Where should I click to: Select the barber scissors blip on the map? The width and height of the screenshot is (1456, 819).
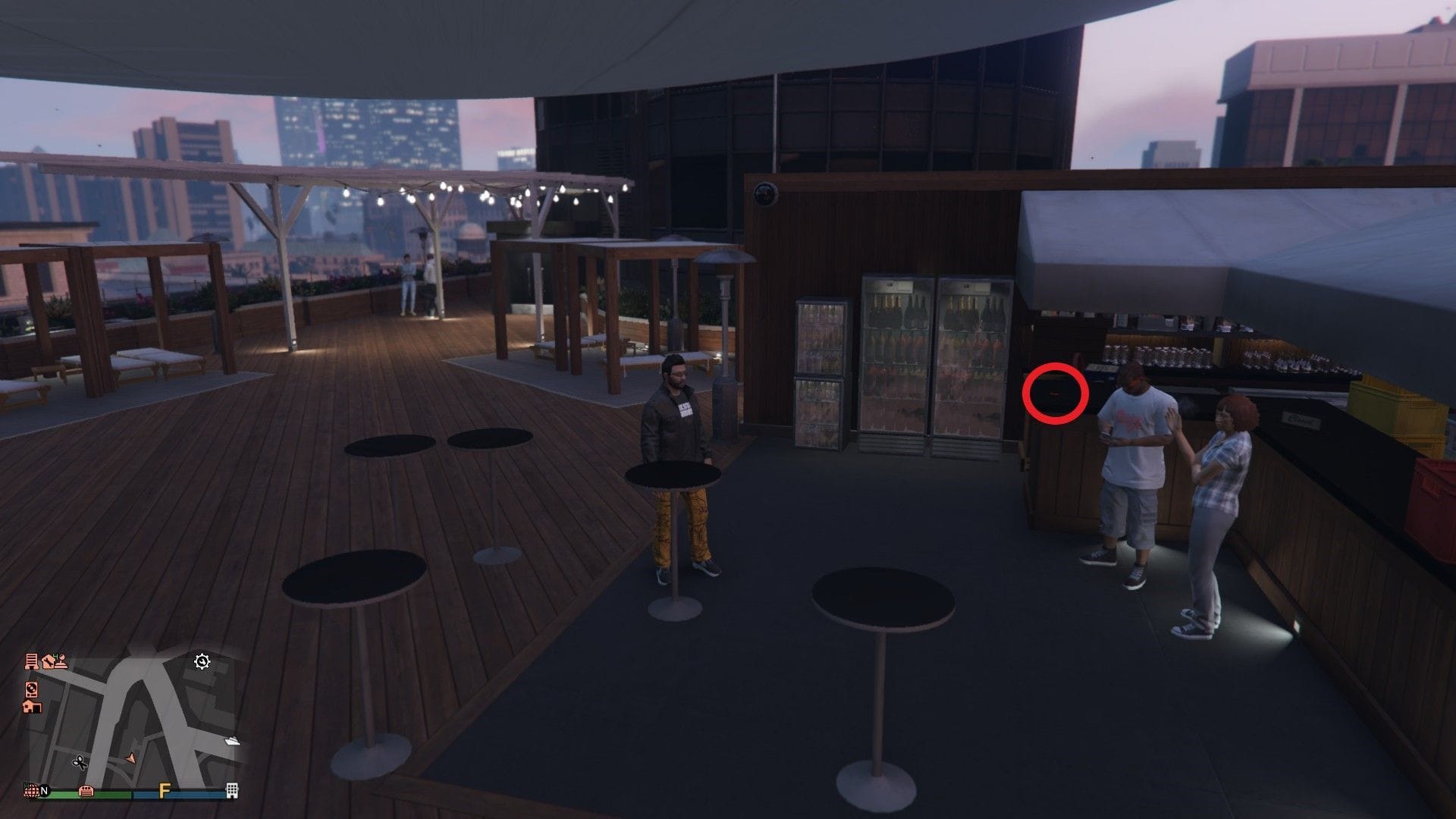(x=80, y=763)
